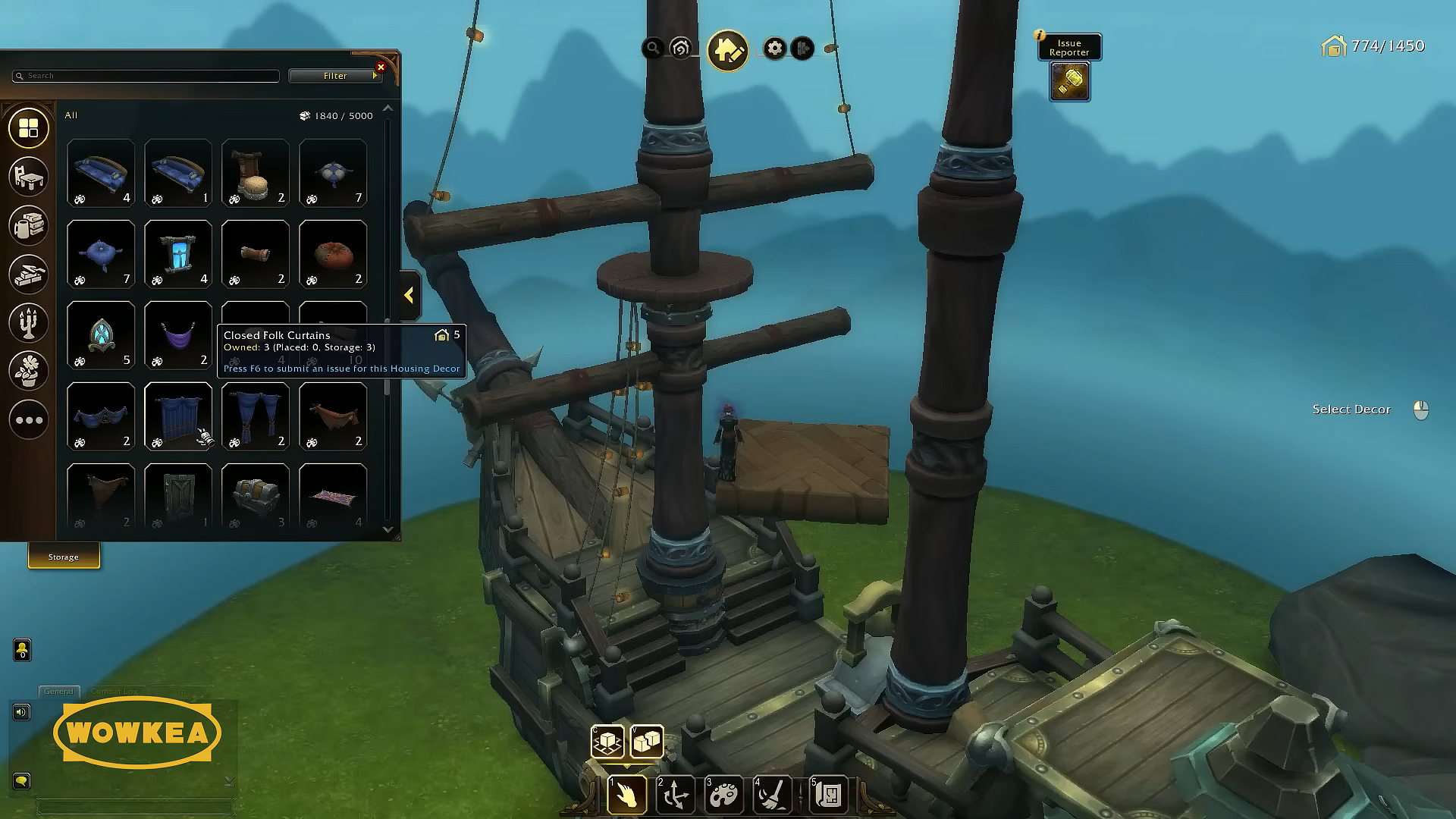Open the Issue Reporter hammer button
Screen dimensions: 1456x819
click(1069, 81)
